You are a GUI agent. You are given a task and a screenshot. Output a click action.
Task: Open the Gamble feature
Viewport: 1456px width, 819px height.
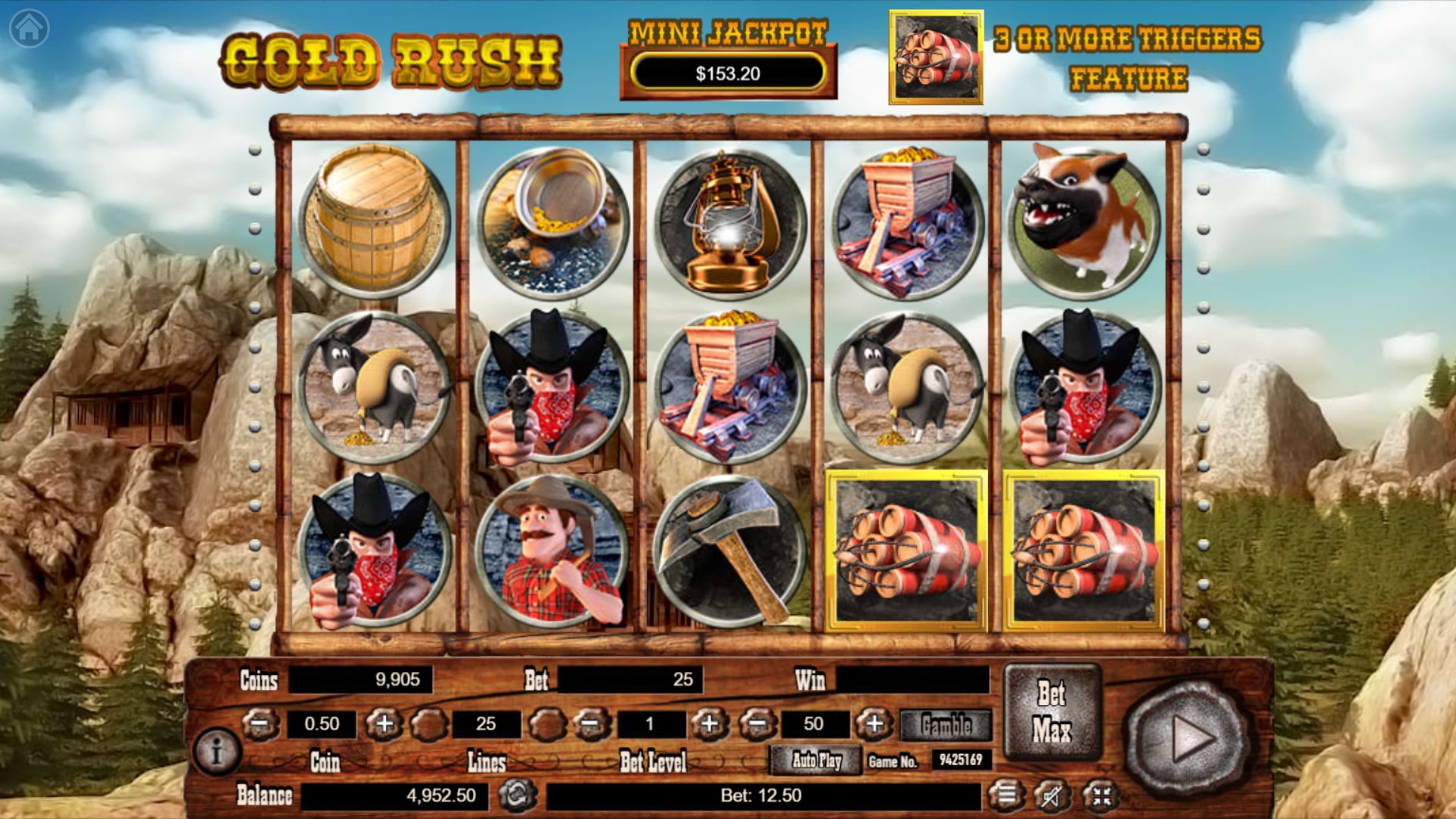click(946, 725)
